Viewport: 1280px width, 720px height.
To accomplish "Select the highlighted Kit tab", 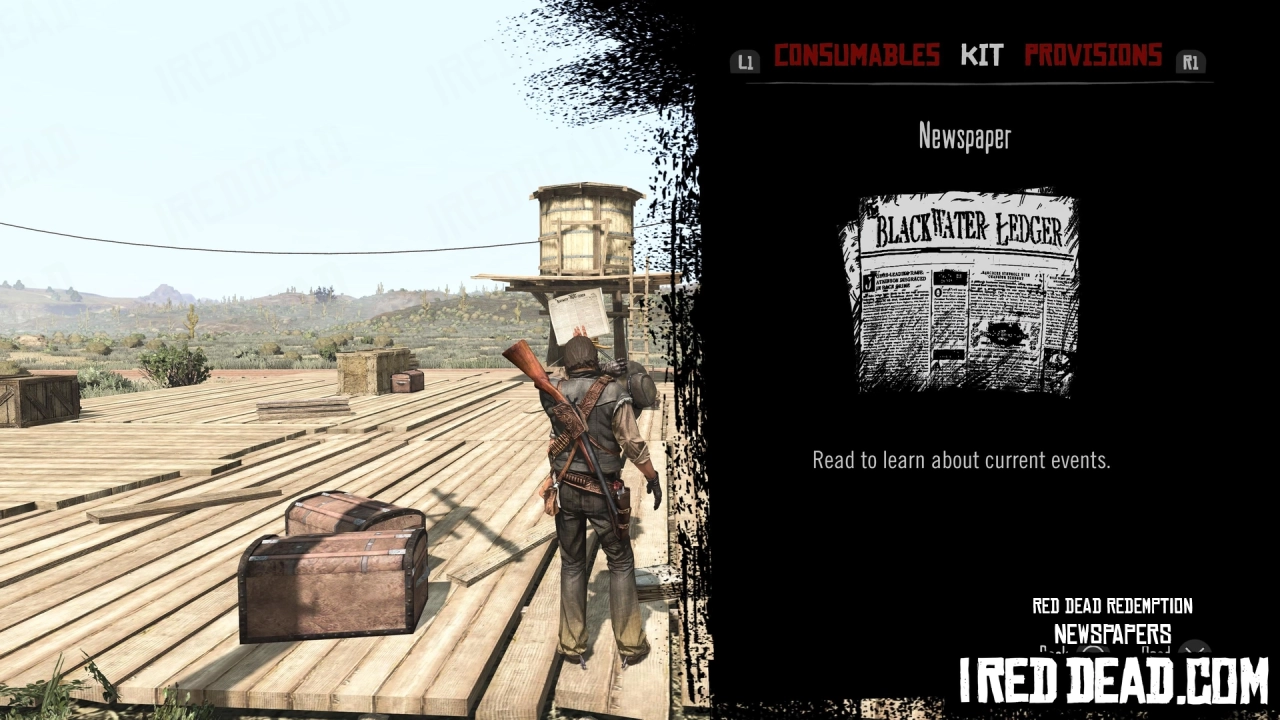I will pos(982,56).
